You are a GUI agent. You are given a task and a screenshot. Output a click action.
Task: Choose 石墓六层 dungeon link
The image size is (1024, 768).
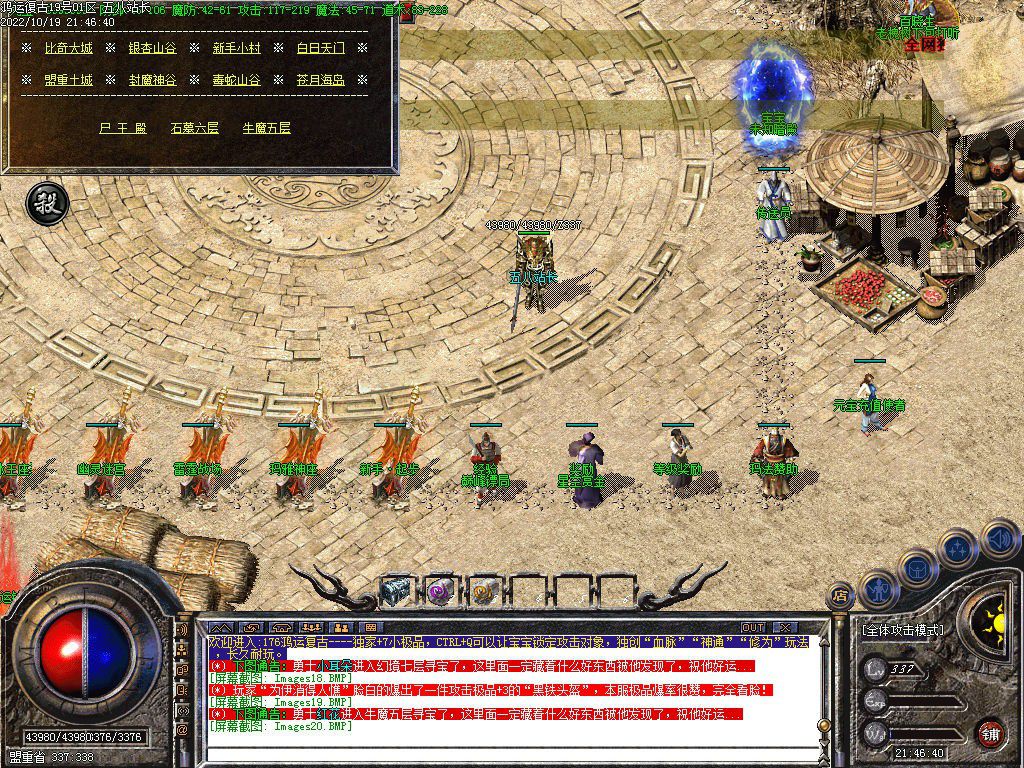coord(194,128)
